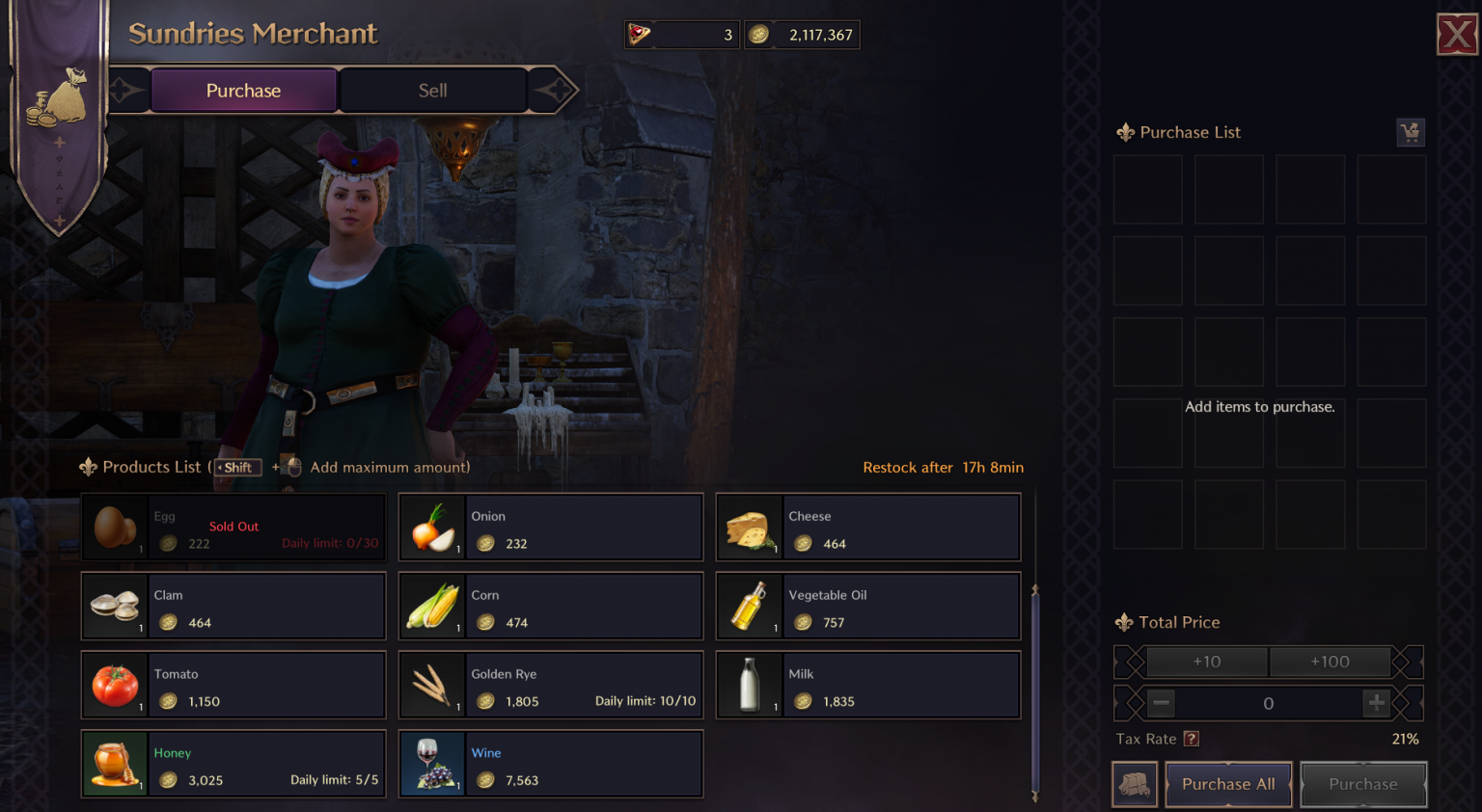Increase quantity using the plus stepper
Viewport: 1482px width, 812px height.
pyautogui.click(x=1376, y=703)
